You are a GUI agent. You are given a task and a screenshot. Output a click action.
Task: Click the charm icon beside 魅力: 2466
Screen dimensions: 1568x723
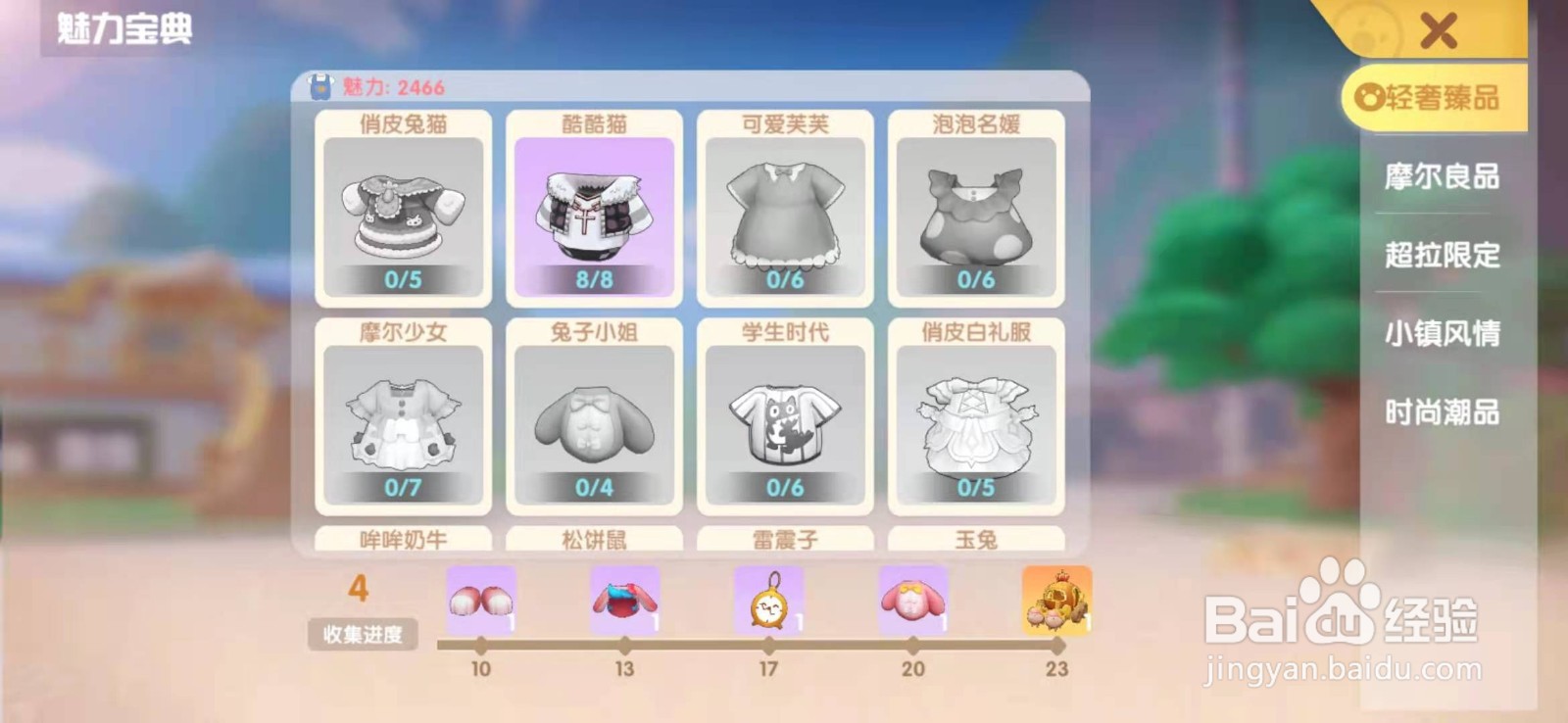(x=320, y=86)
